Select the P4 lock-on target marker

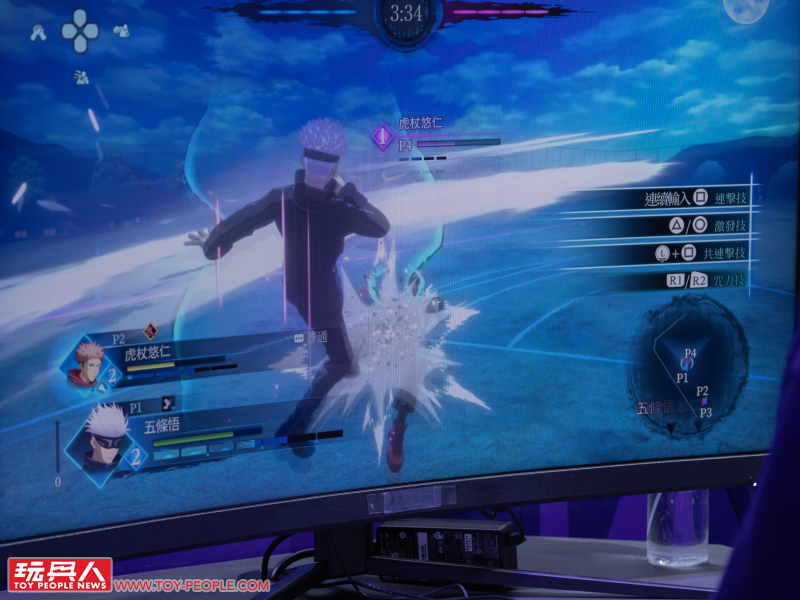click(384, 137)
